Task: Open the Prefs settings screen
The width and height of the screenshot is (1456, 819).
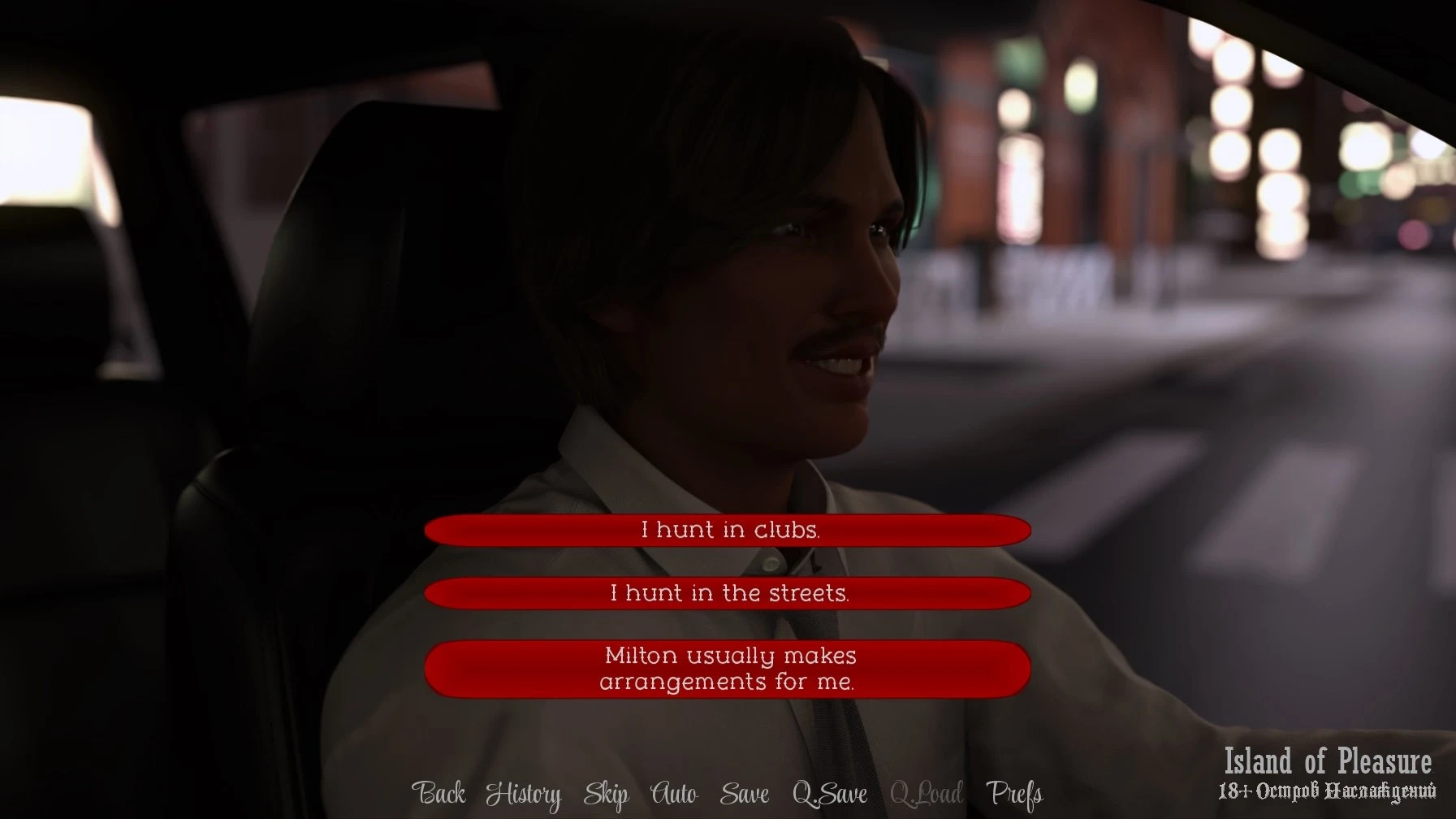Action: coord(1013,794)
